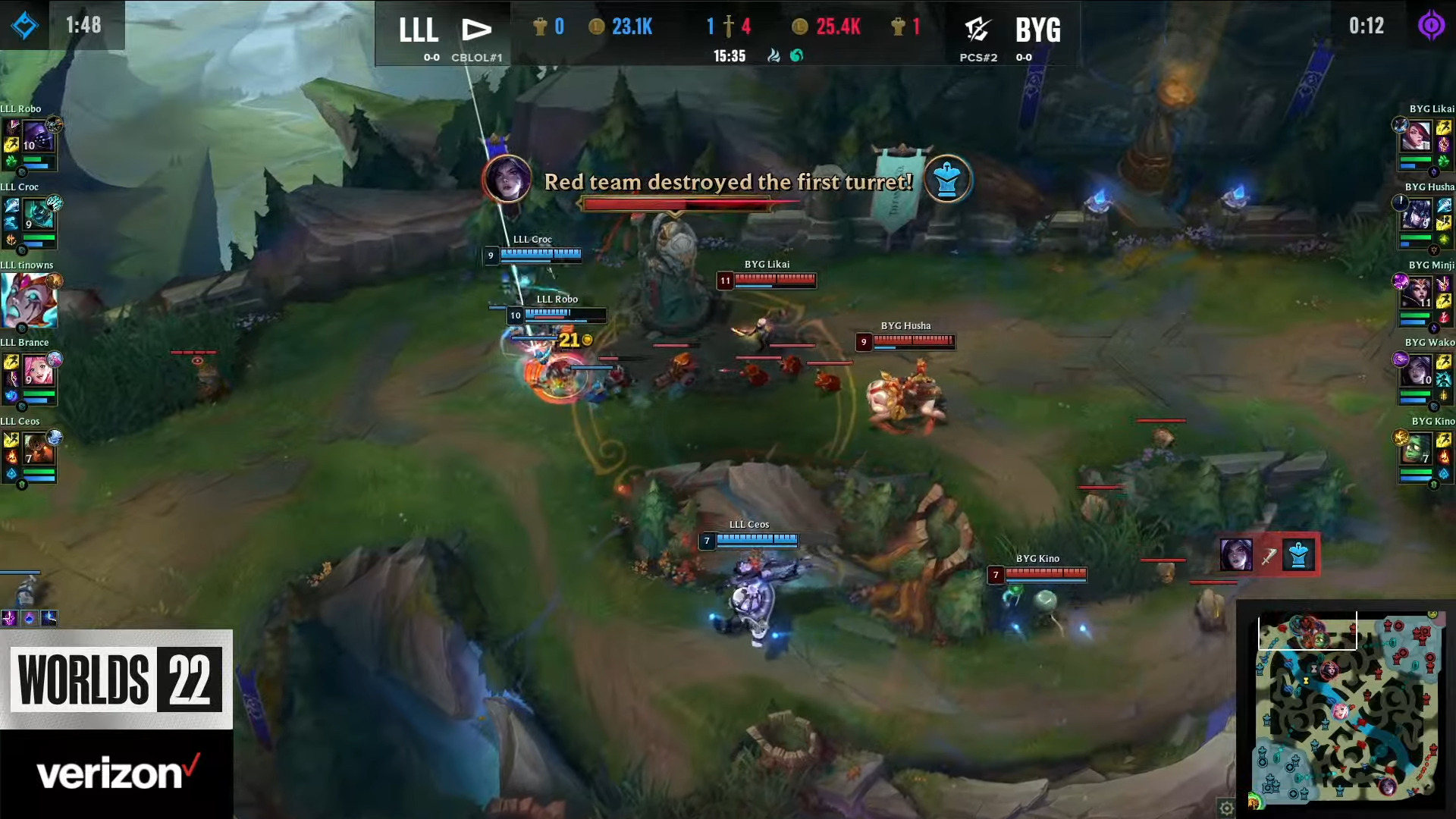Click the Kai'Sa portrait in the turret announcement
The image size is (1456, 819).
point(509,181)
